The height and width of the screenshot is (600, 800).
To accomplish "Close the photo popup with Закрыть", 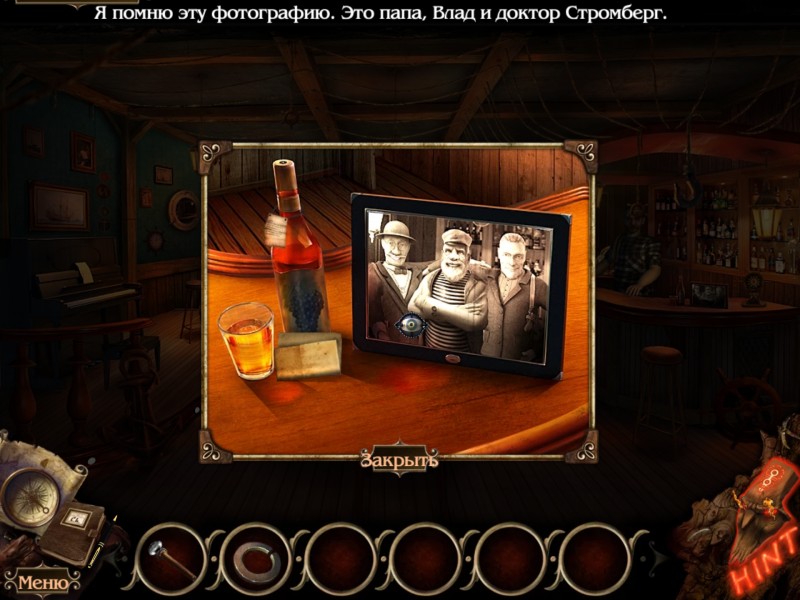I will click(x=400, y=460).
